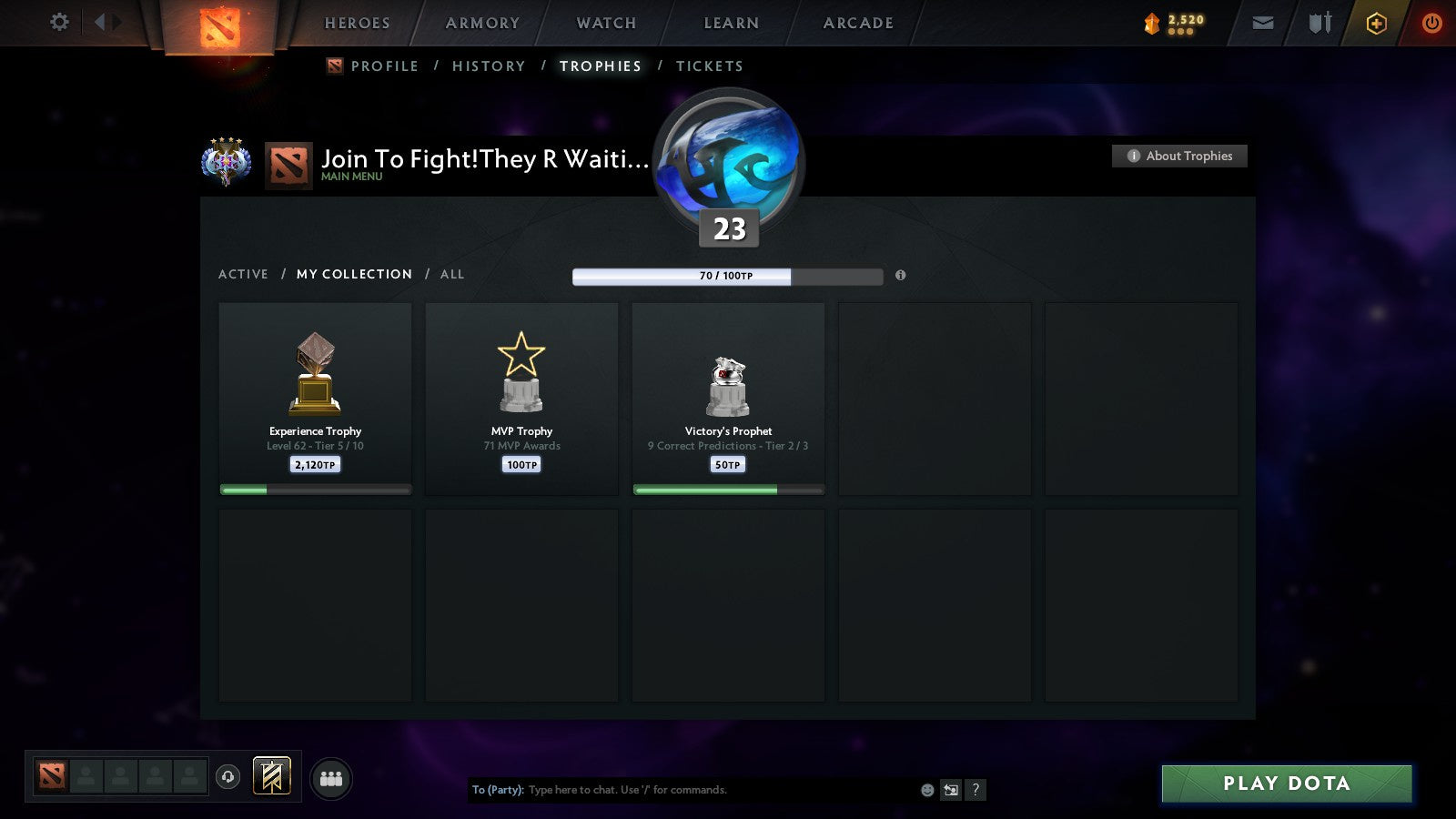The image size is (1456, 819).
Task: Toggle the voice chat headset icon
Action: click(226, 775)
